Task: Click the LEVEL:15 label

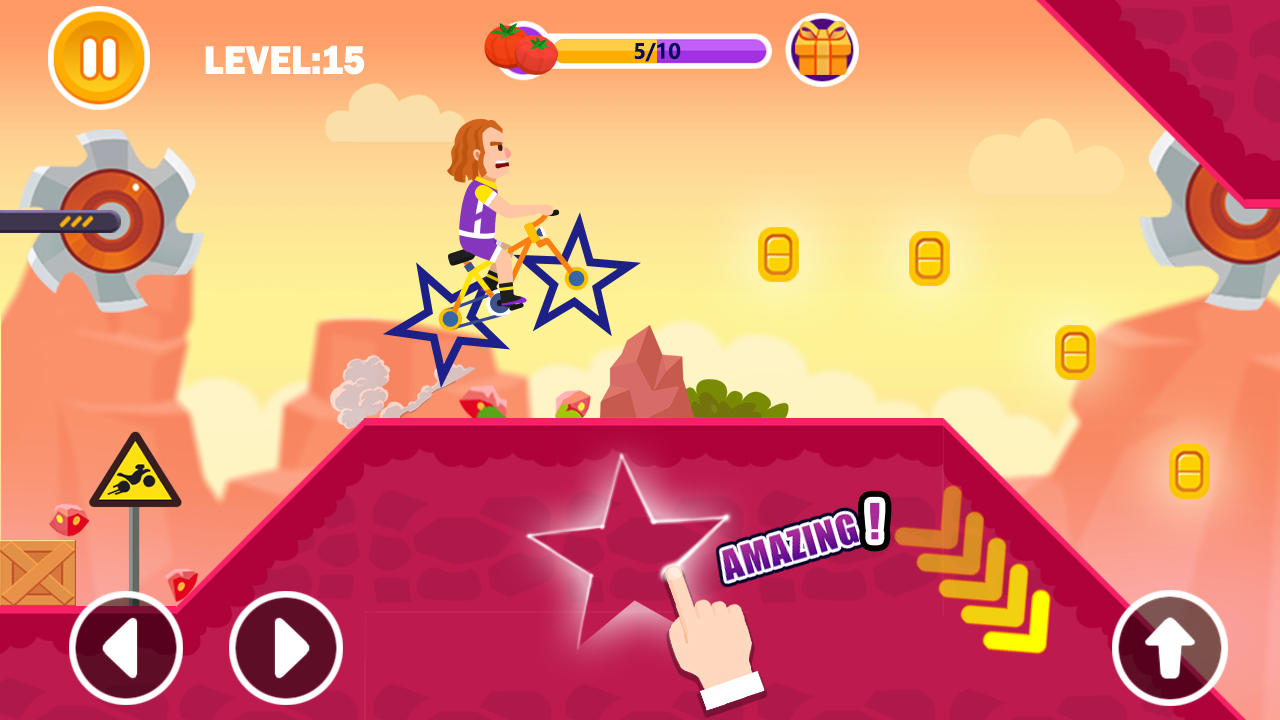Action: click(x=285, y=57)
